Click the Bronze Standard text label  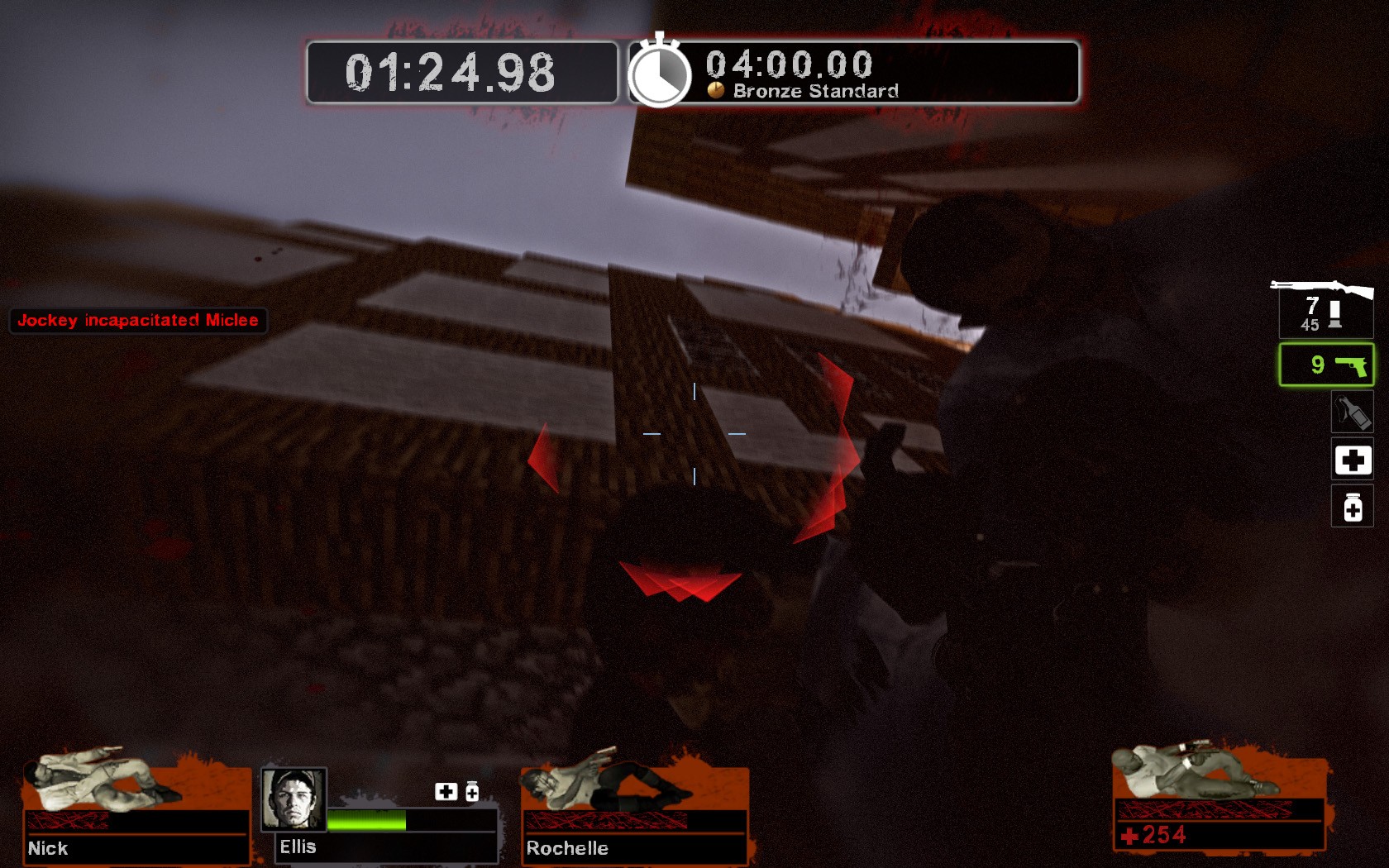pyautogui.click(x=813, y=93)
